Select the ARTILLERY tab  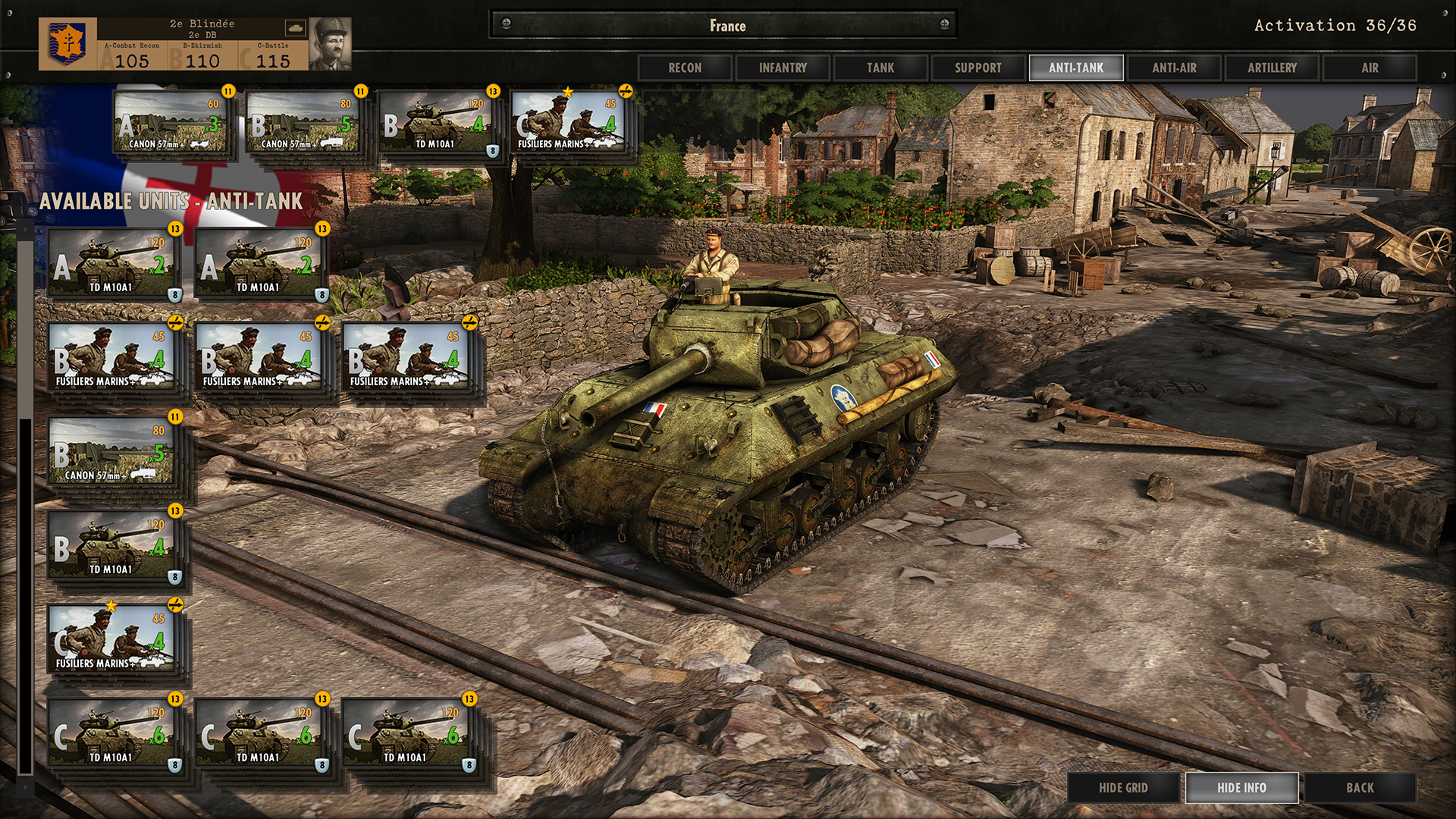click(x=1272, y=67)
